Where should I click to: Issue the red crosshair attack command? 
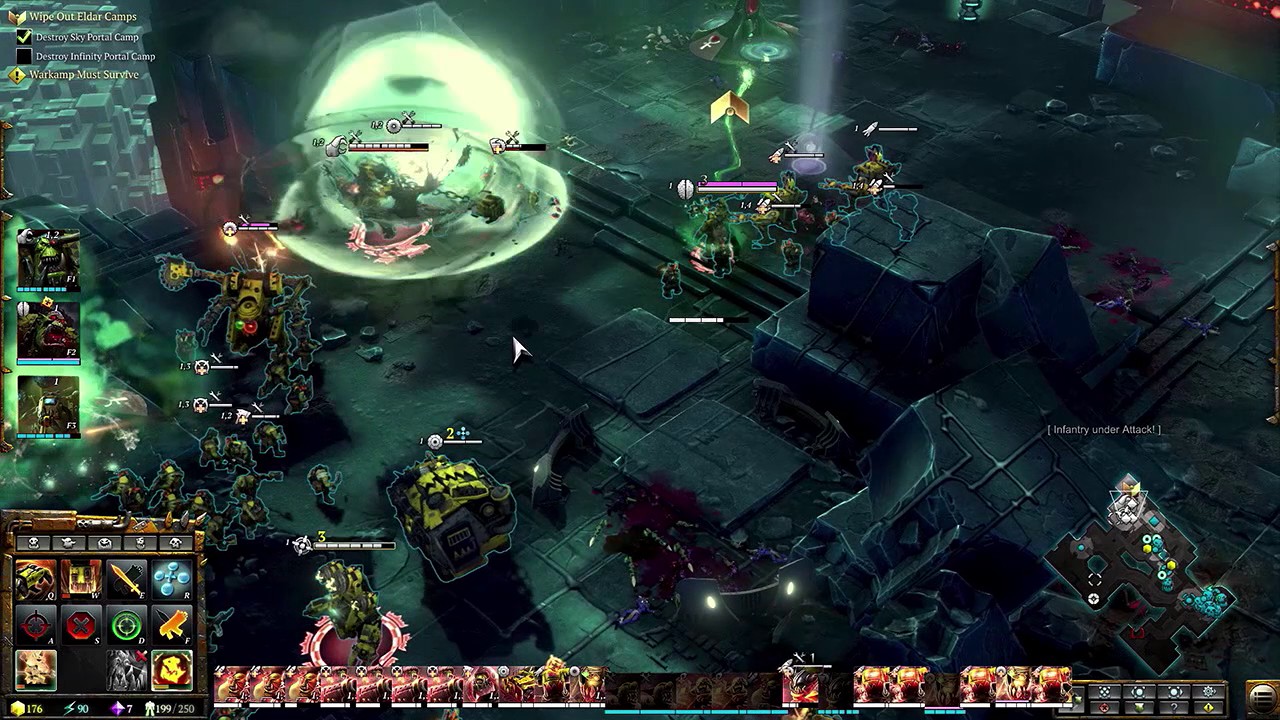click(36, 627)
